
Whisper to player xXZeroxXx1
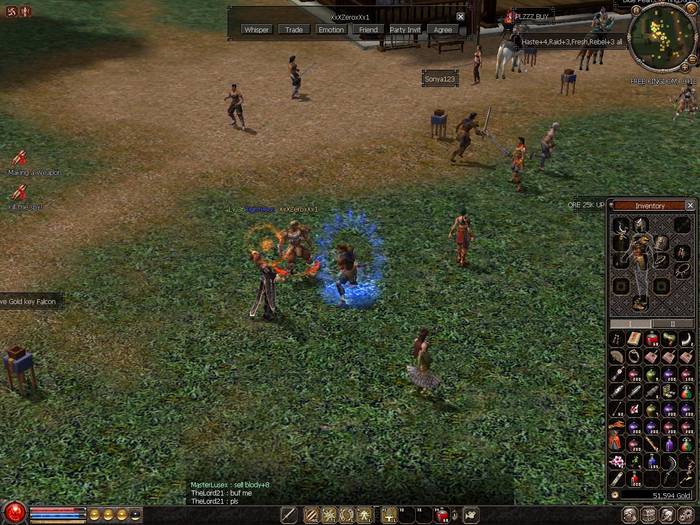tap(257, 30)
